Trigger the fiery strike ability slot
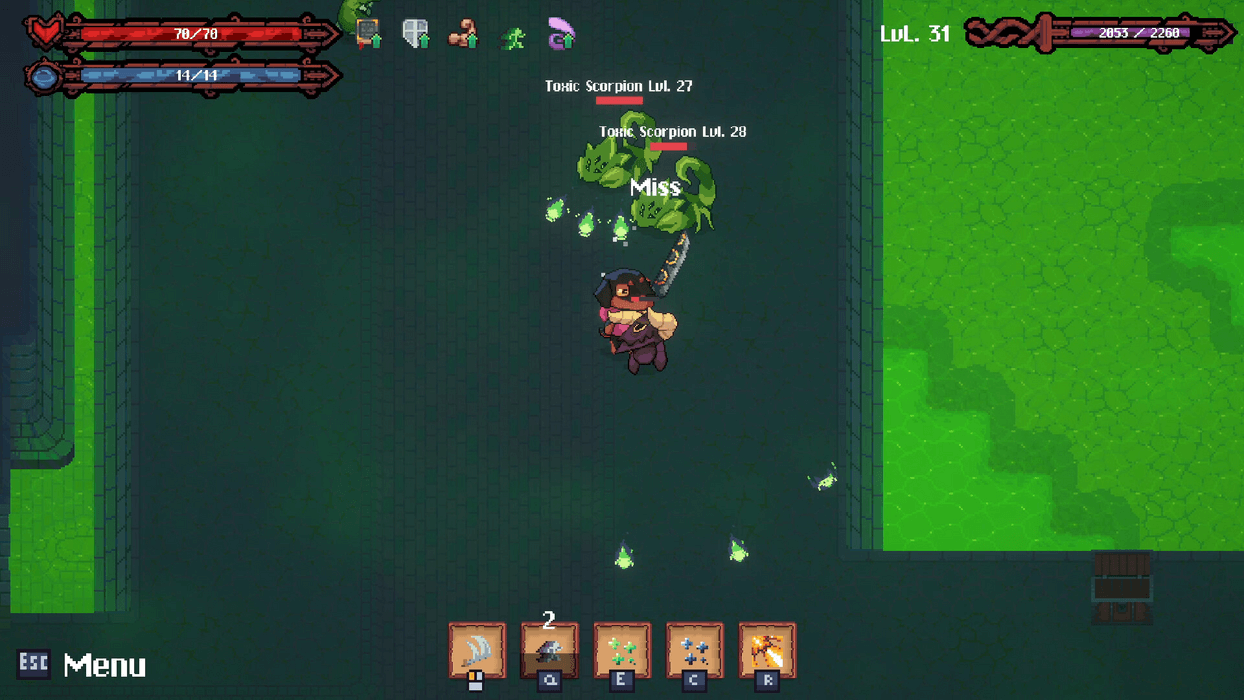 coord(767,650)
